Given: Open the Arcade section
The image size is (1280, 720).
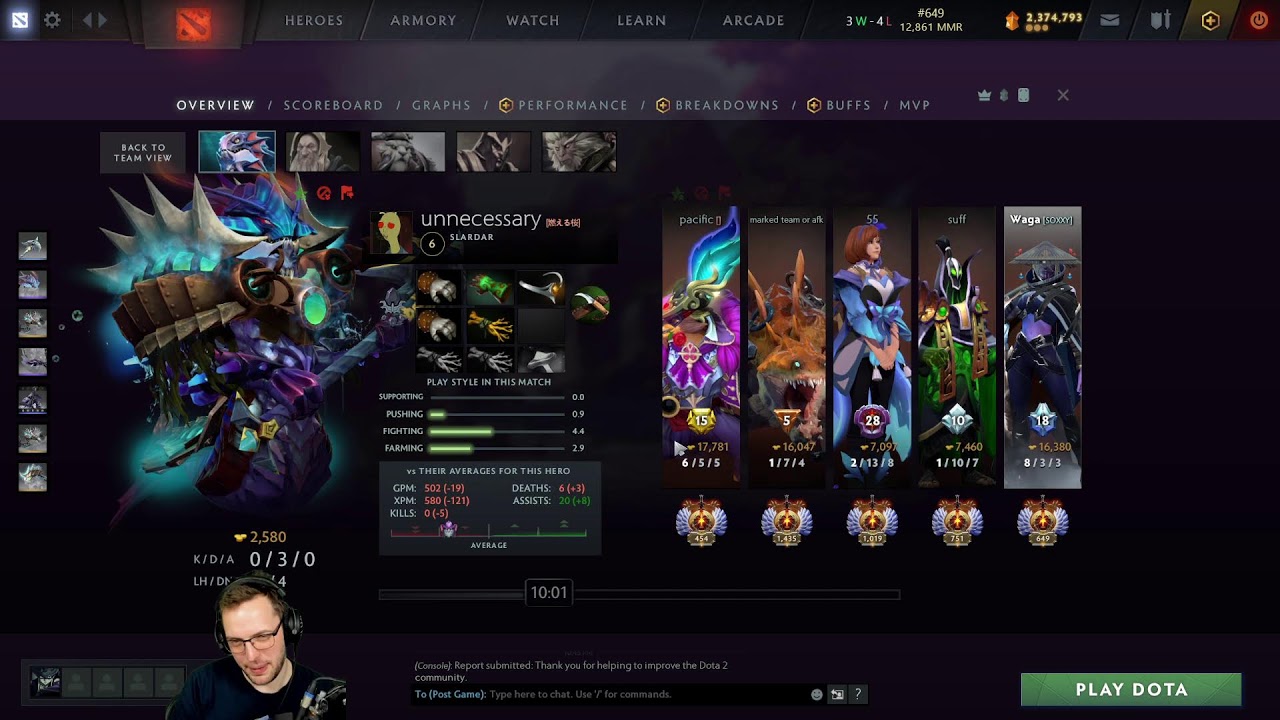Looking at the screenshot, I should pyautogui.click(x=753, y=20).
